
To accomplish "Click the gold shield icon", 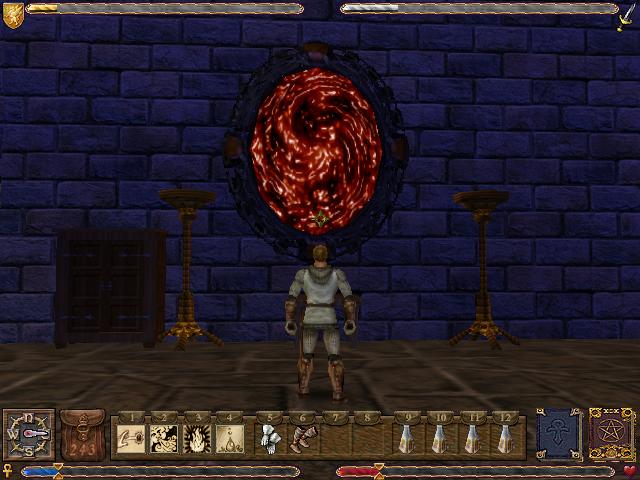I will (x=12, y=14).
